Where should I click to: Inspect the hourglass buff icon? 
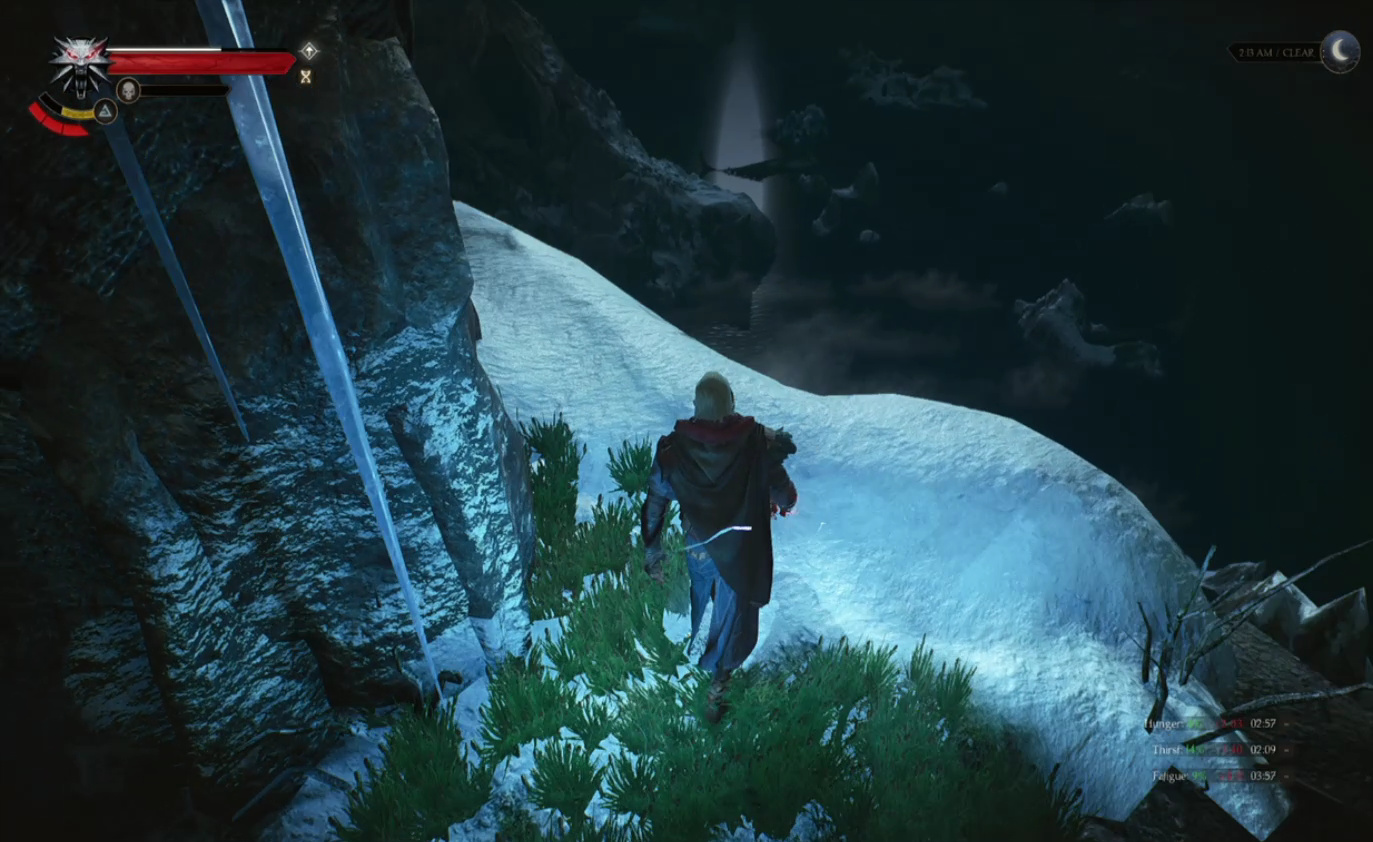(306, 76)
